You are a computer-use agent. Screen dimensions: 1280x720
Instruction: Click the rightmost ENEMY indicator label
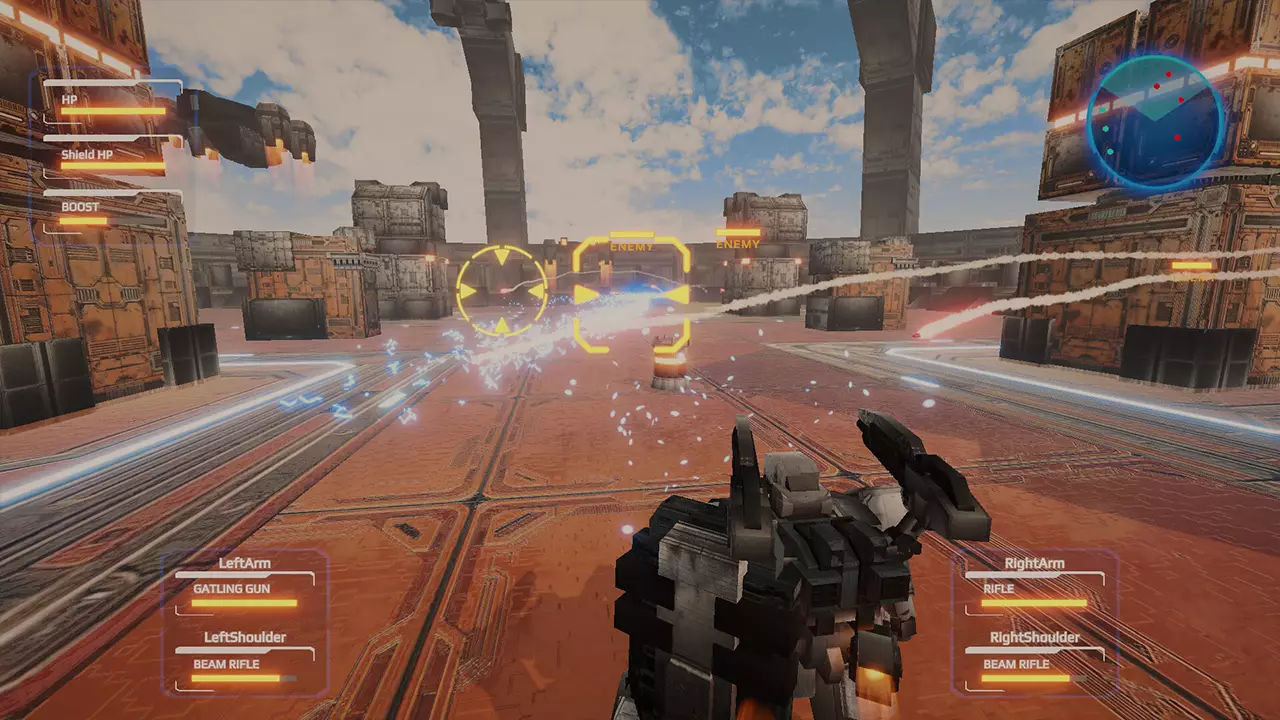736,242
